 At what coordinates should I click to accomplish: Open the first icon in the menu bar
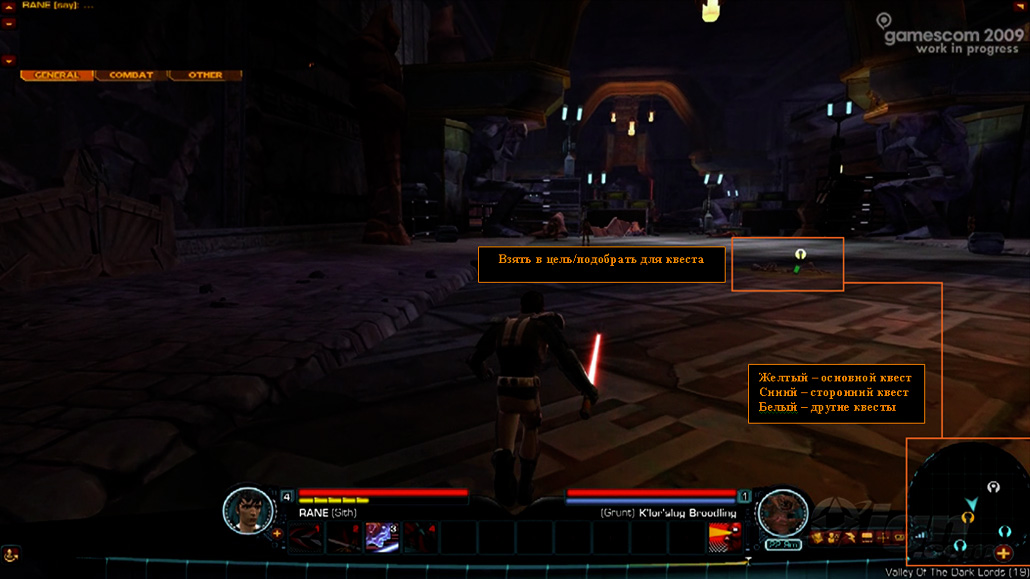pos(817,538)
